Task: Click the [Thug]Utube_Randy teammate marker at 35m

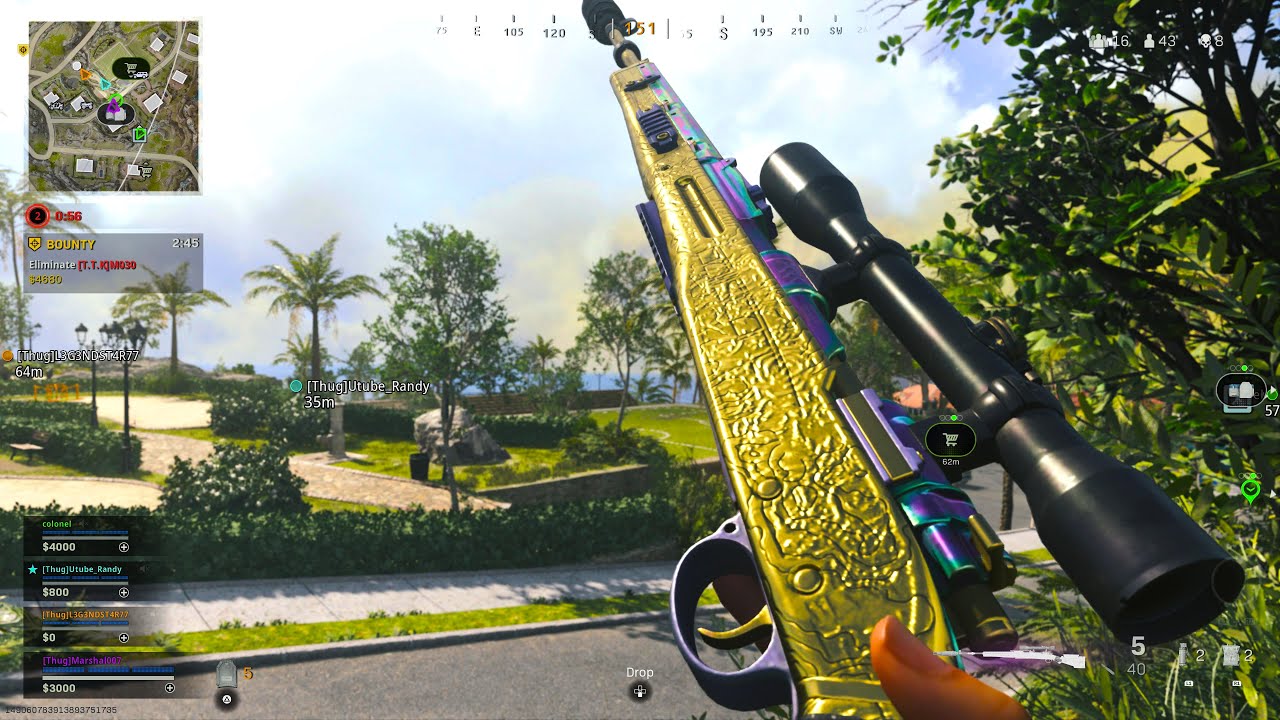Action: pos(296,386)
